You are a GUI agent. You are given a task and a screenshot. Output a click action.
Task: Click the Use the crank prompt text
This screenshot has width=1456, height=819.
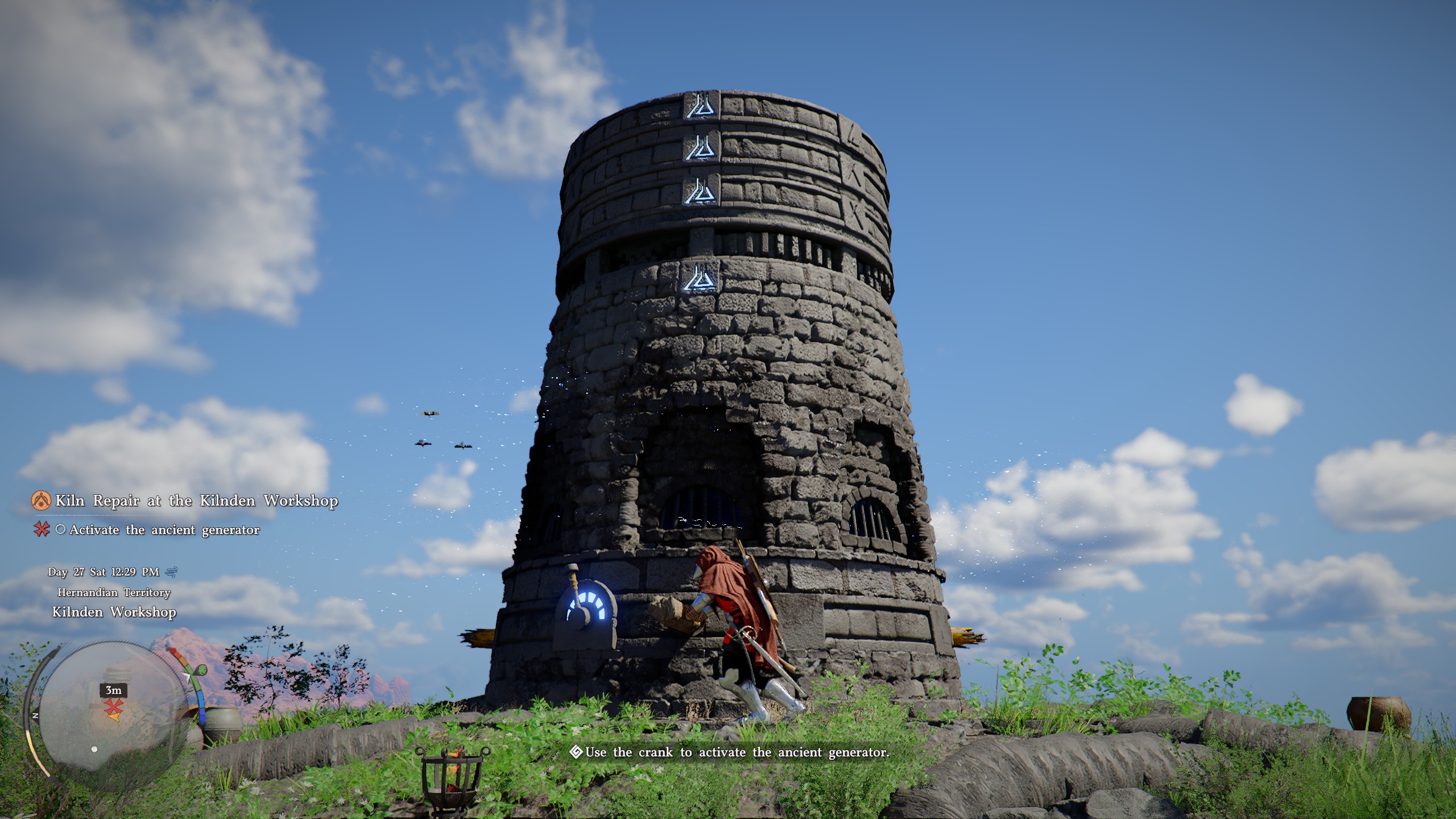click(734, 751)
